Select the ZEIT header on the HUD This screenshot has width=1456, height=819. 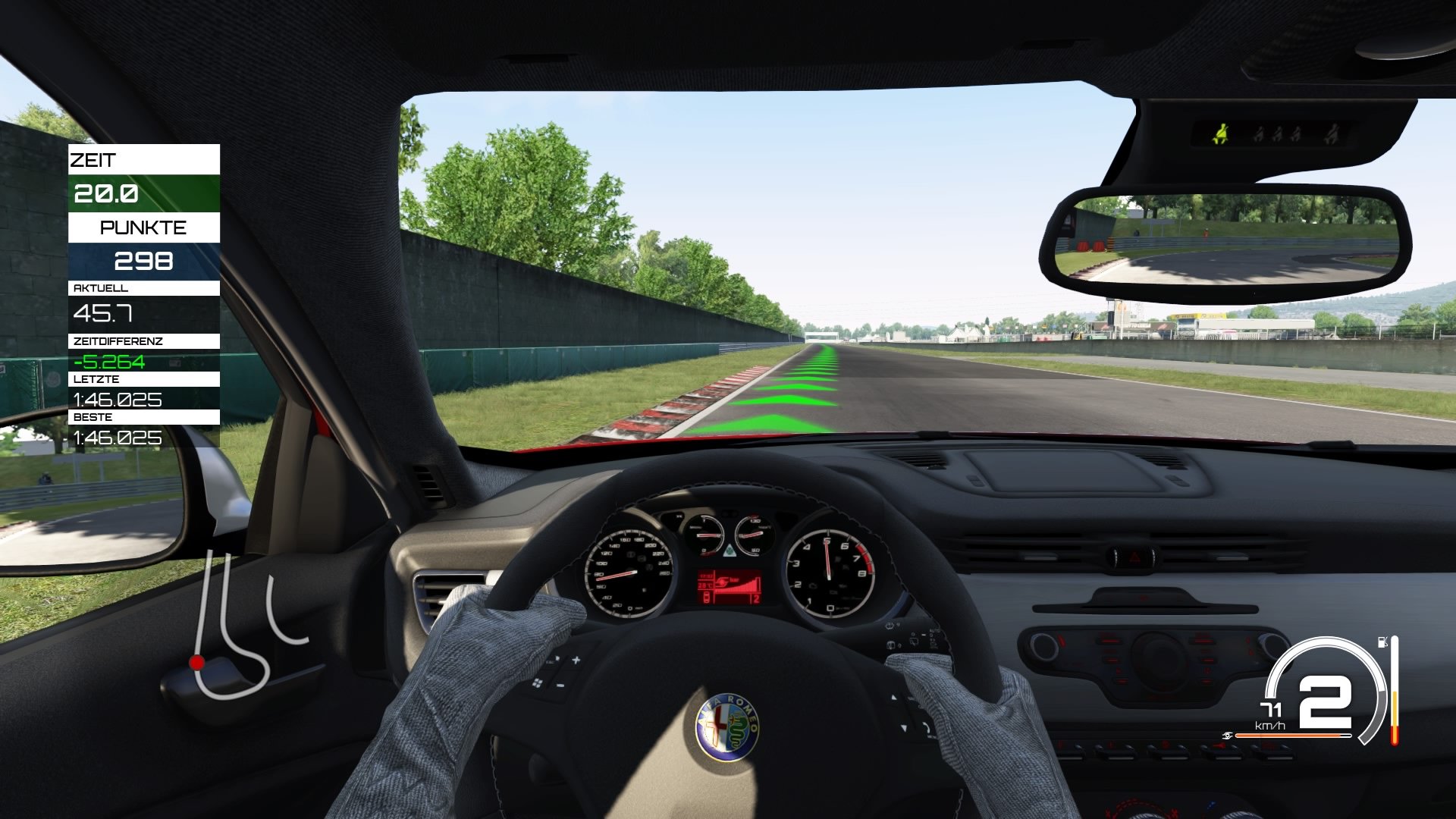coord(93,160)
